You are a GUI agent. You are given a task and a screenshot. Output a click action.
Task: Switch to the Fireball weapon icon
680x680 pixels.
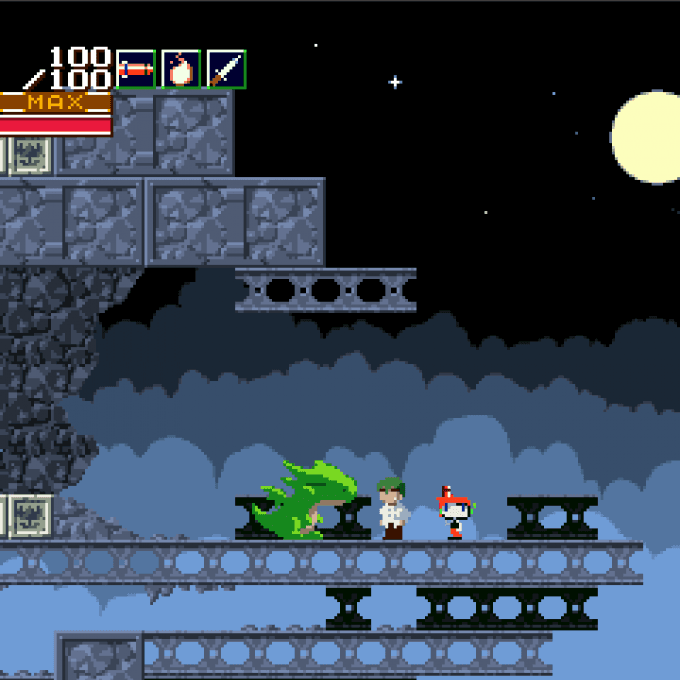click(x=181, y=69)
